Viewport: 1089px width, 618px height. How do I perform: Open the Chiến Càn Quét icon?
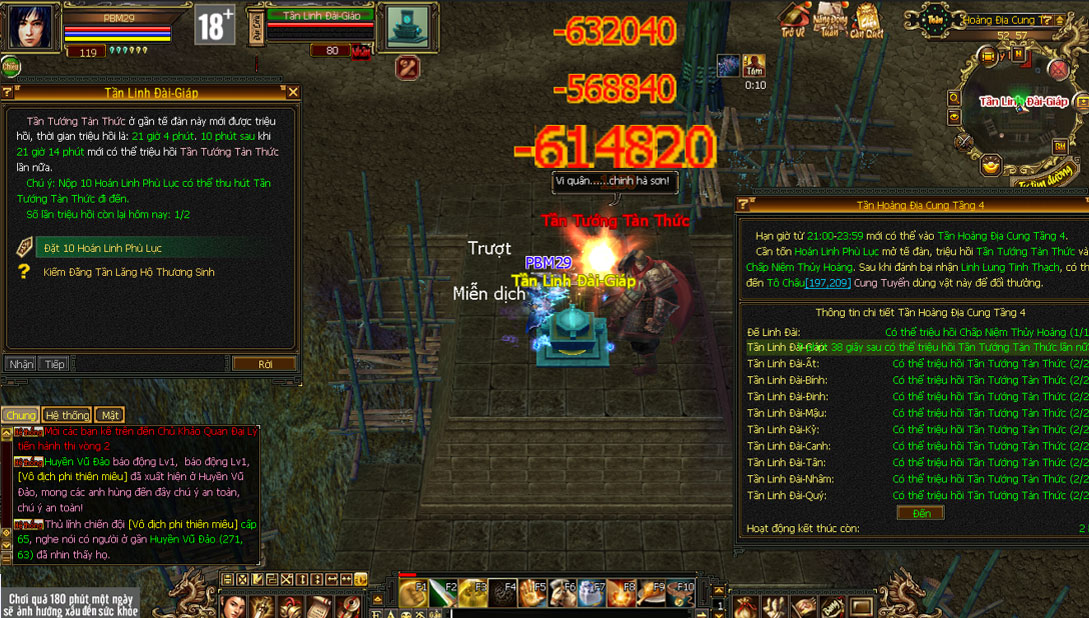point(867,19)
